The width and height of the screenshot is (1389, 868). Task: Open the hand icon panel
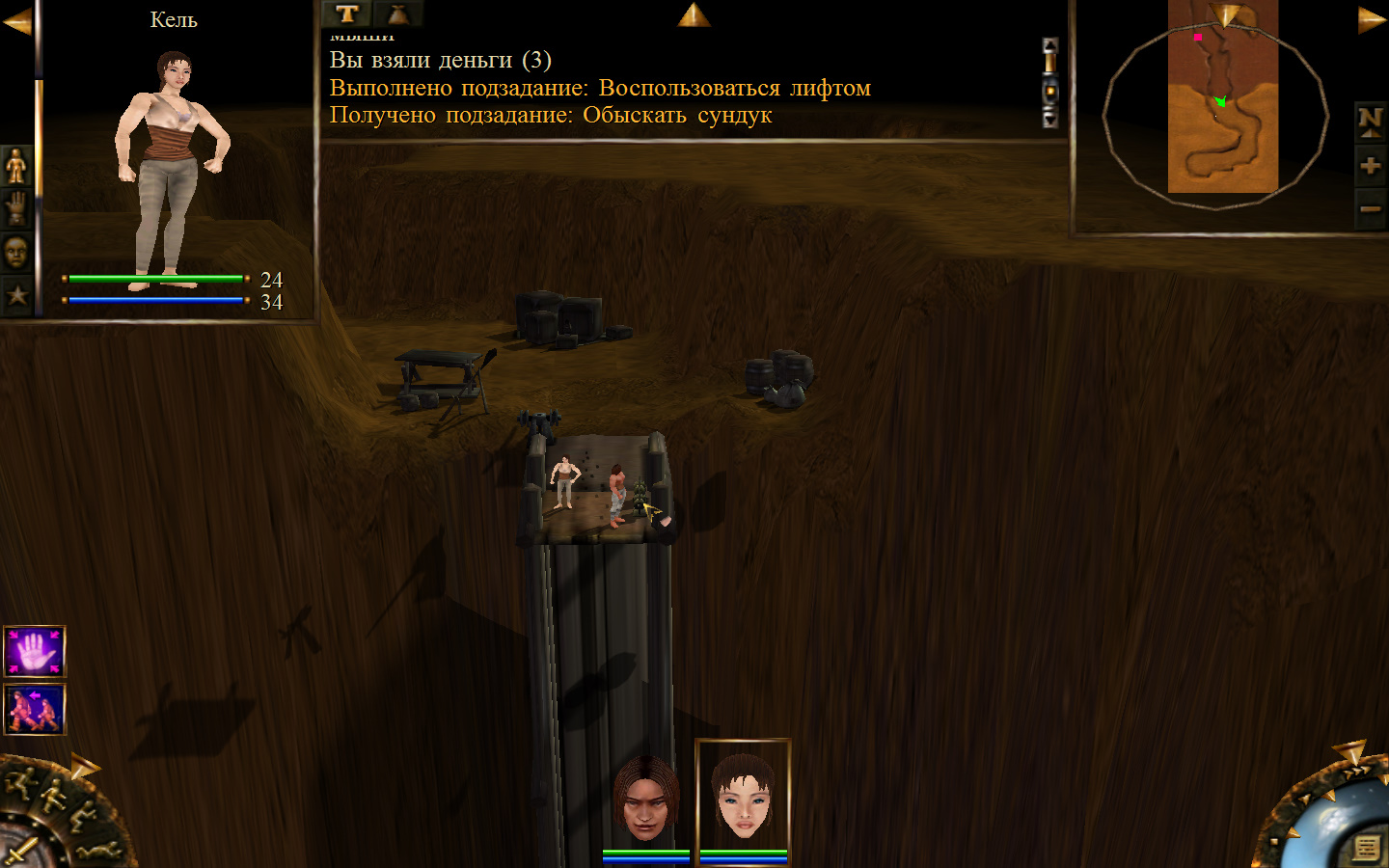coord(16,207)
